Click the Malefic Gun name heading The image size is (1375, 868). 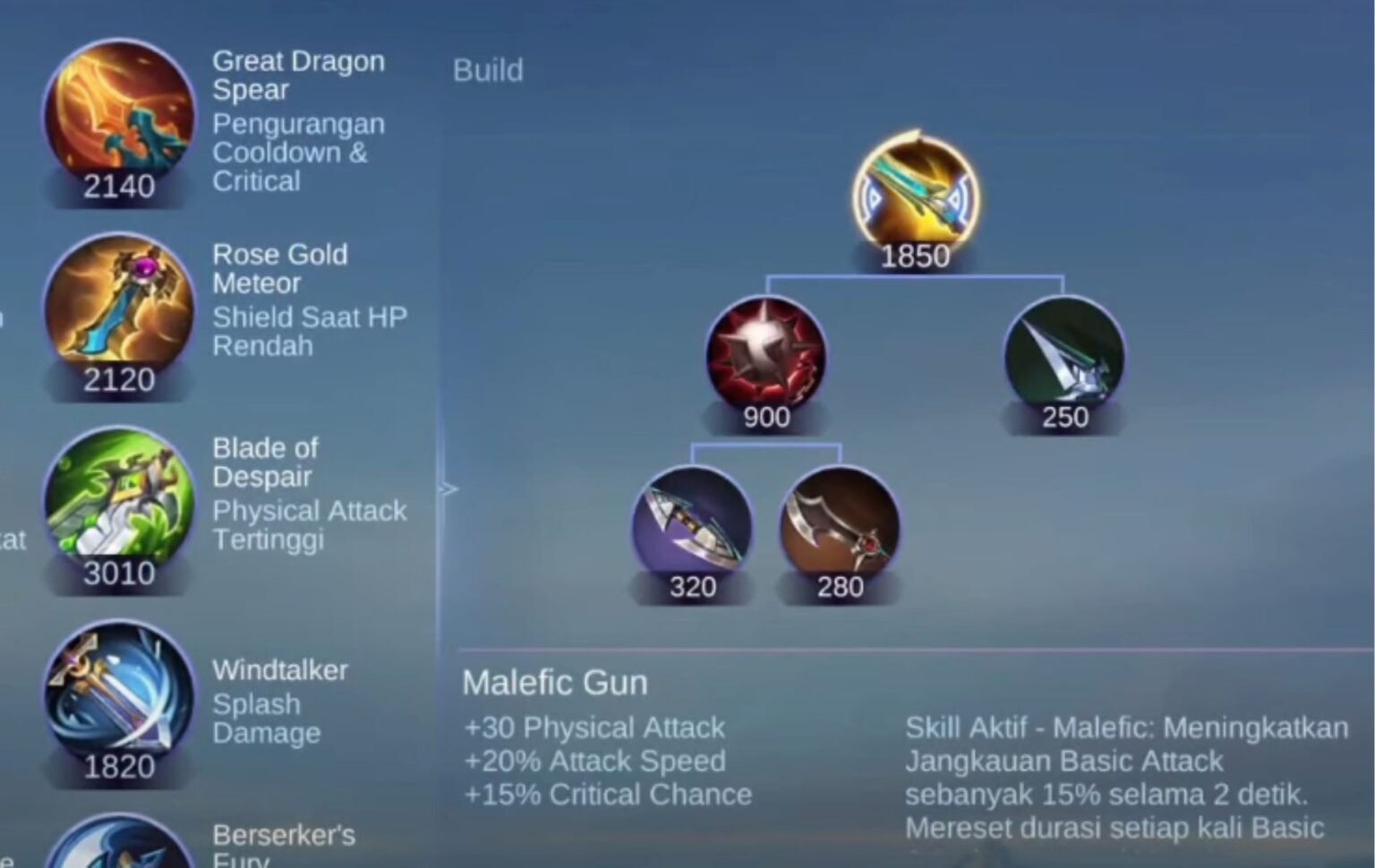coord(555,682)
